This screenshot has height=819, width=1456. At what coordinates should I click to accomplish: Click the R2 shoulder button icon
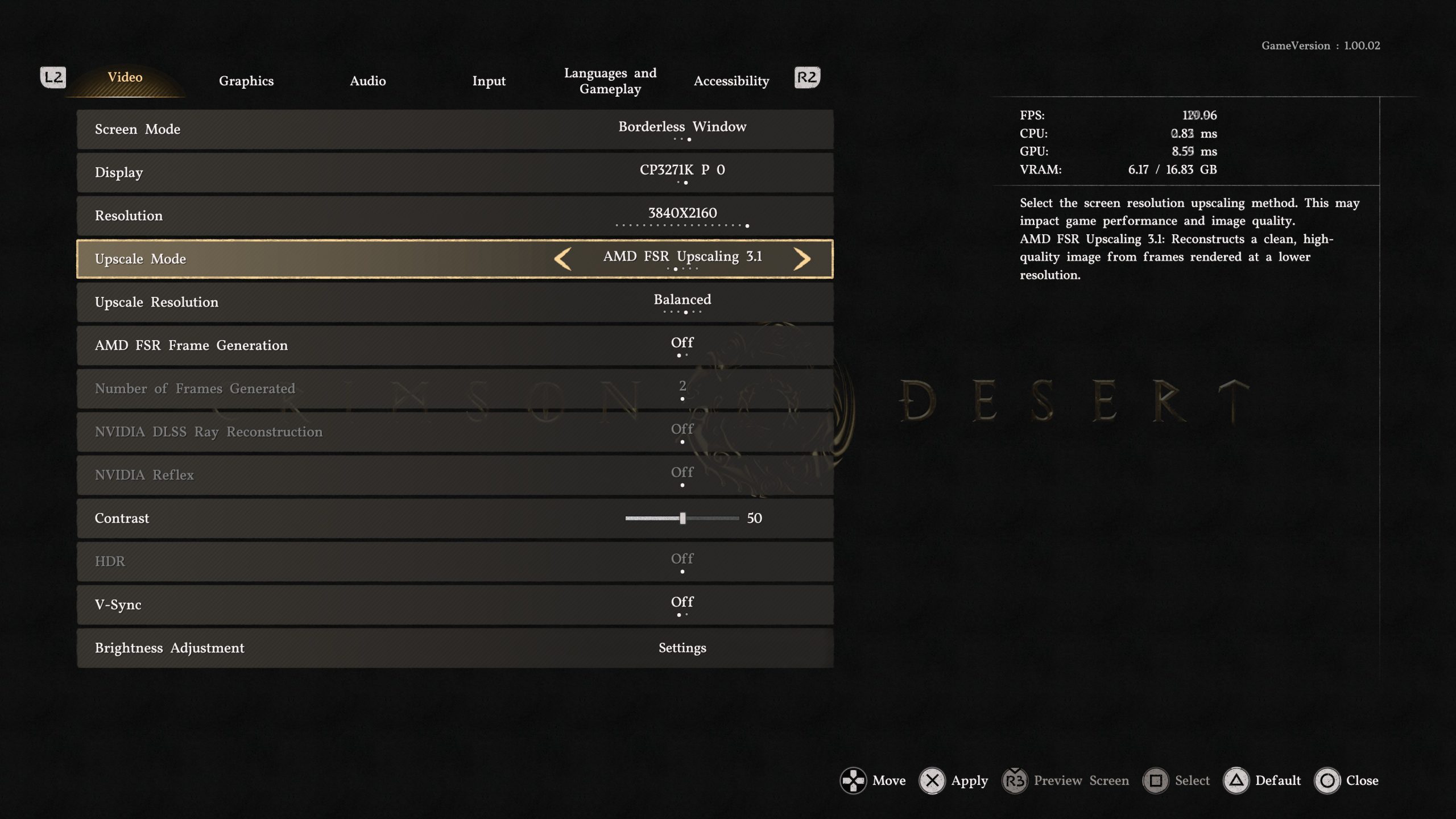click(x=806, y=77)
